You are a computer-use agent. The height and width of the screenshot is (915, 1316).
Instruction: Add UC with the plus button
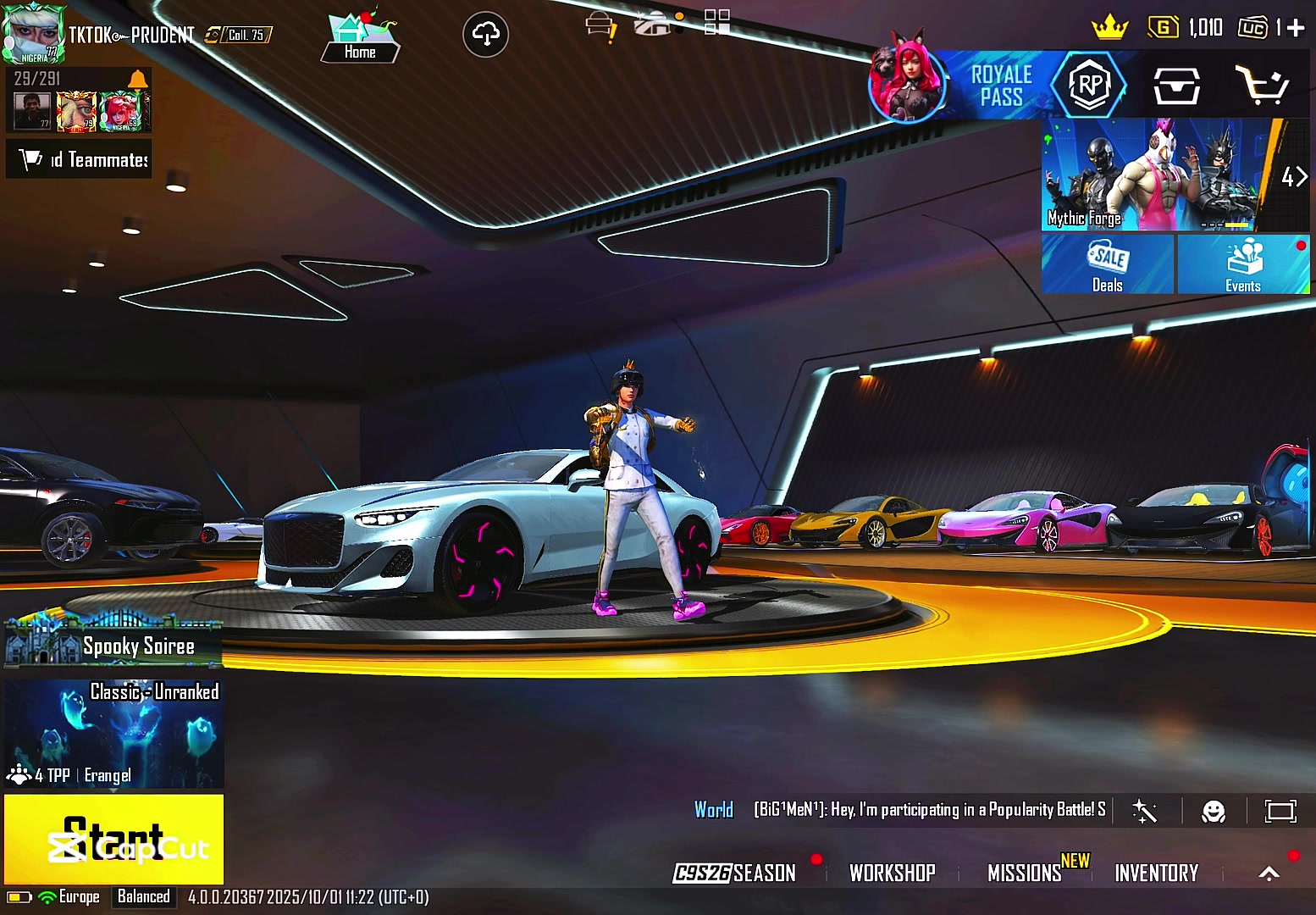pos(1295,28)
